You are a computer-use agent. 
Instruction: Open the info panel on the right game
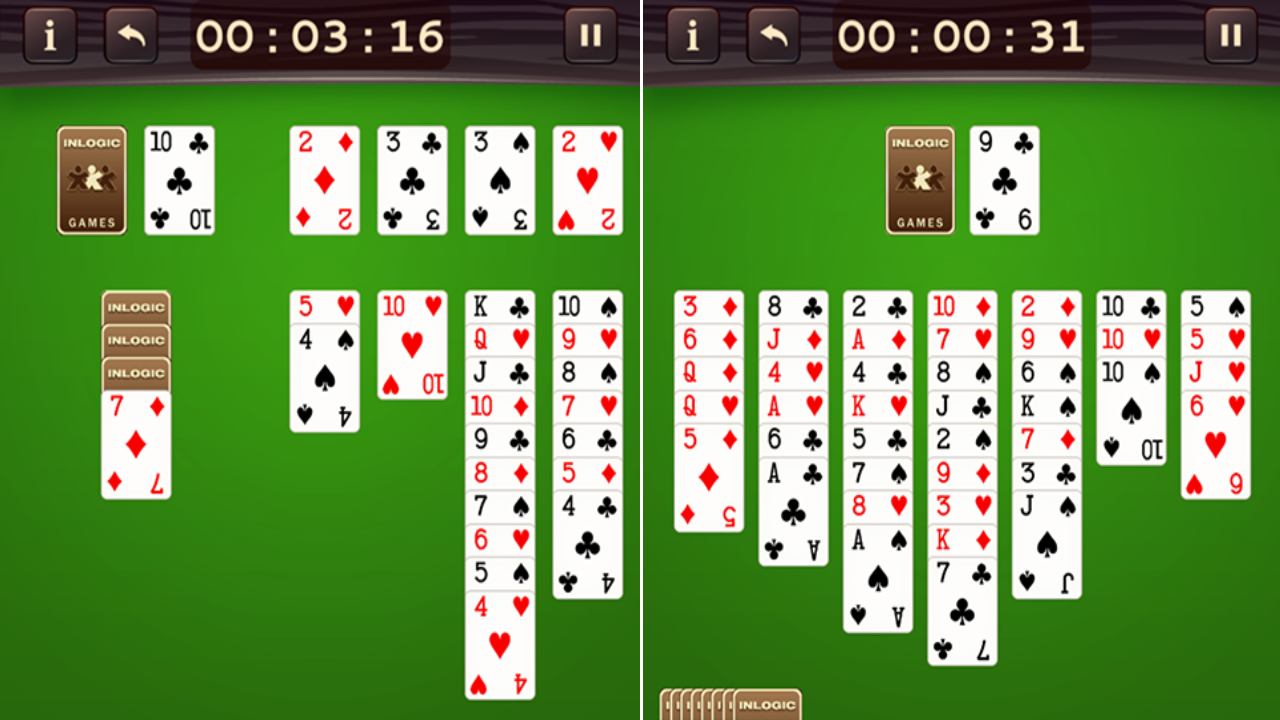tap(691, 36)
